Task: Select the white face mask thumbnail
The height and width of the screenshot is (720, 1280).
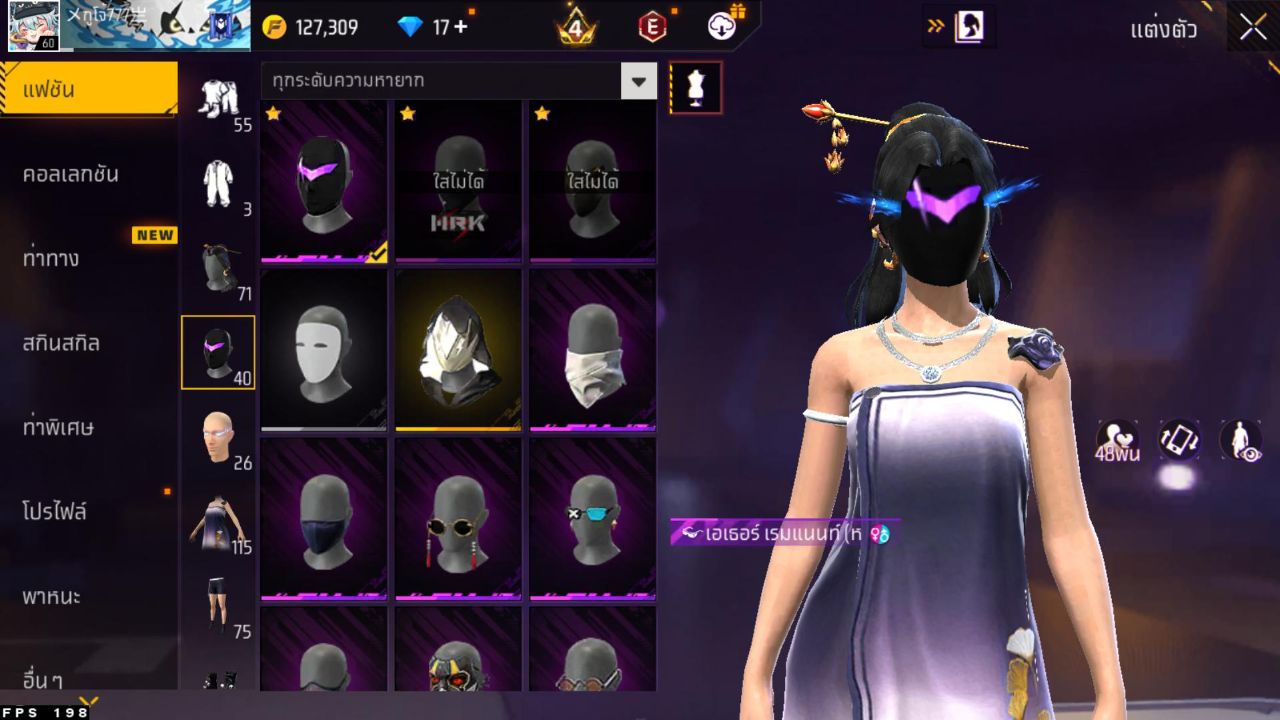Action: click(x=321, y=348)
